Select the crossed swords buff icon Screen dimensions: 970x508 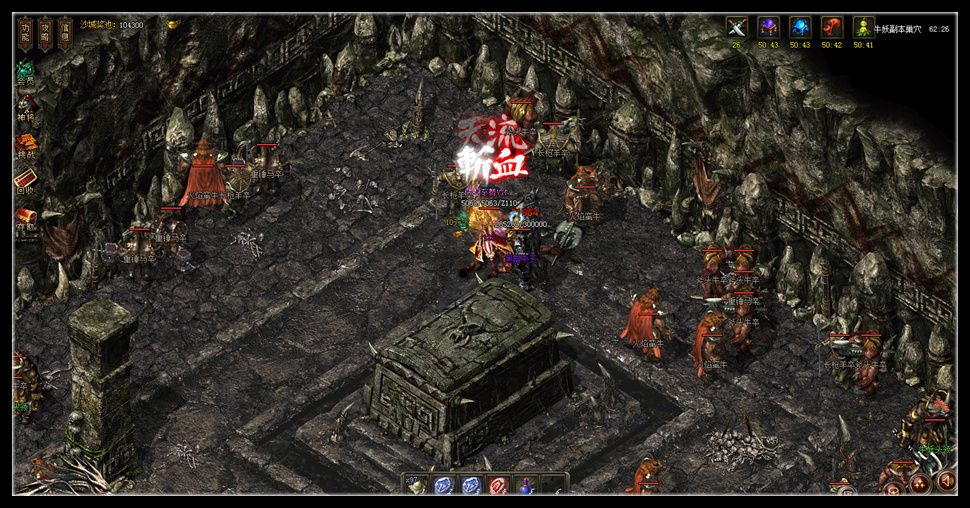click(737, 28)
